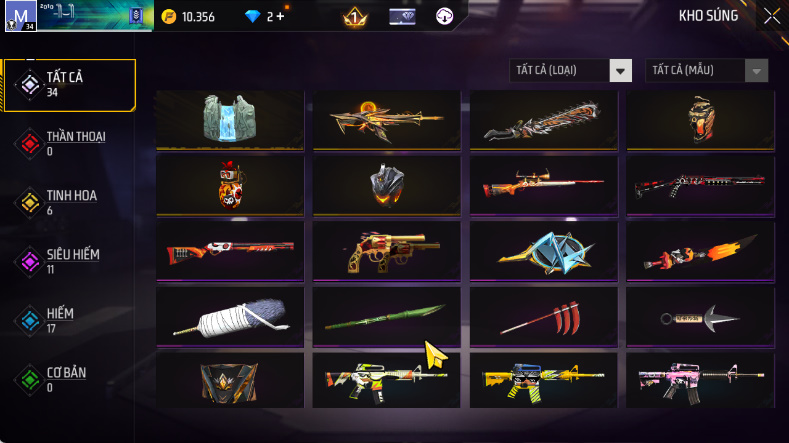Viewport: 789px width, 443px height.
Task: Close the KHO SÚNG screen
Action: tap(772, 15)
